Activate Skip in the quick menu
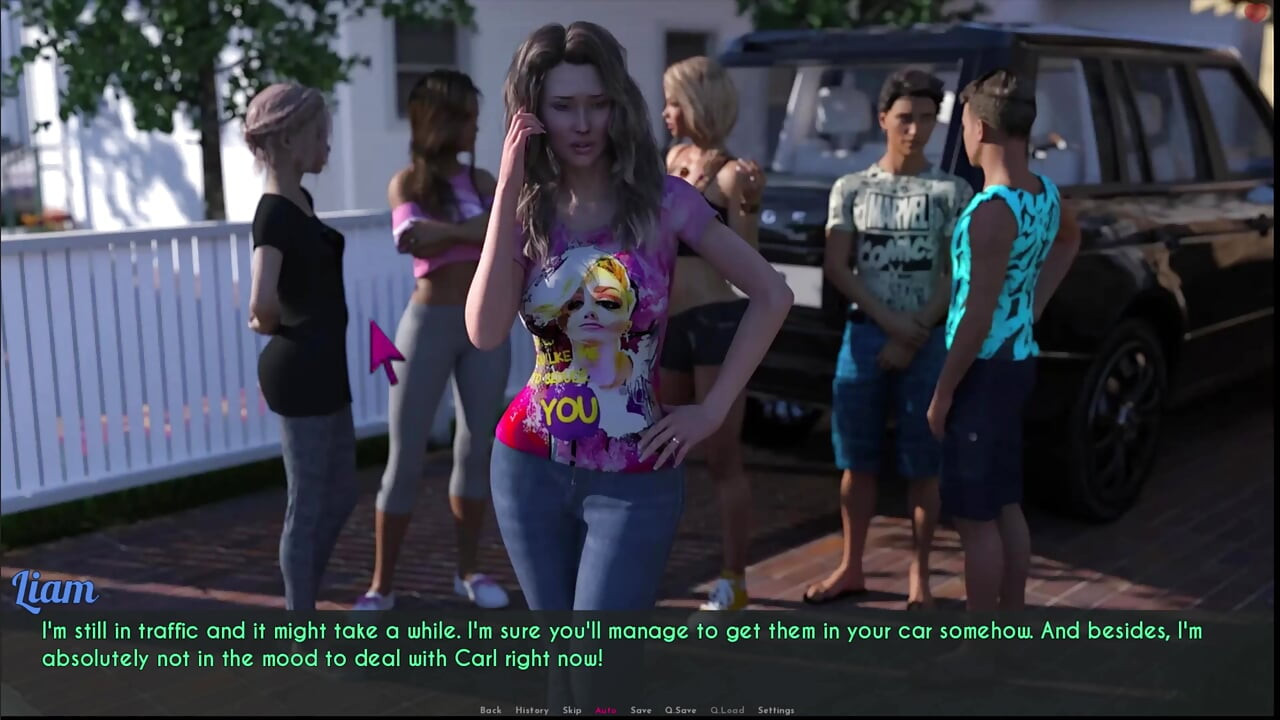The height and width of the screenshot is (720, 1280). click(571, 710)
